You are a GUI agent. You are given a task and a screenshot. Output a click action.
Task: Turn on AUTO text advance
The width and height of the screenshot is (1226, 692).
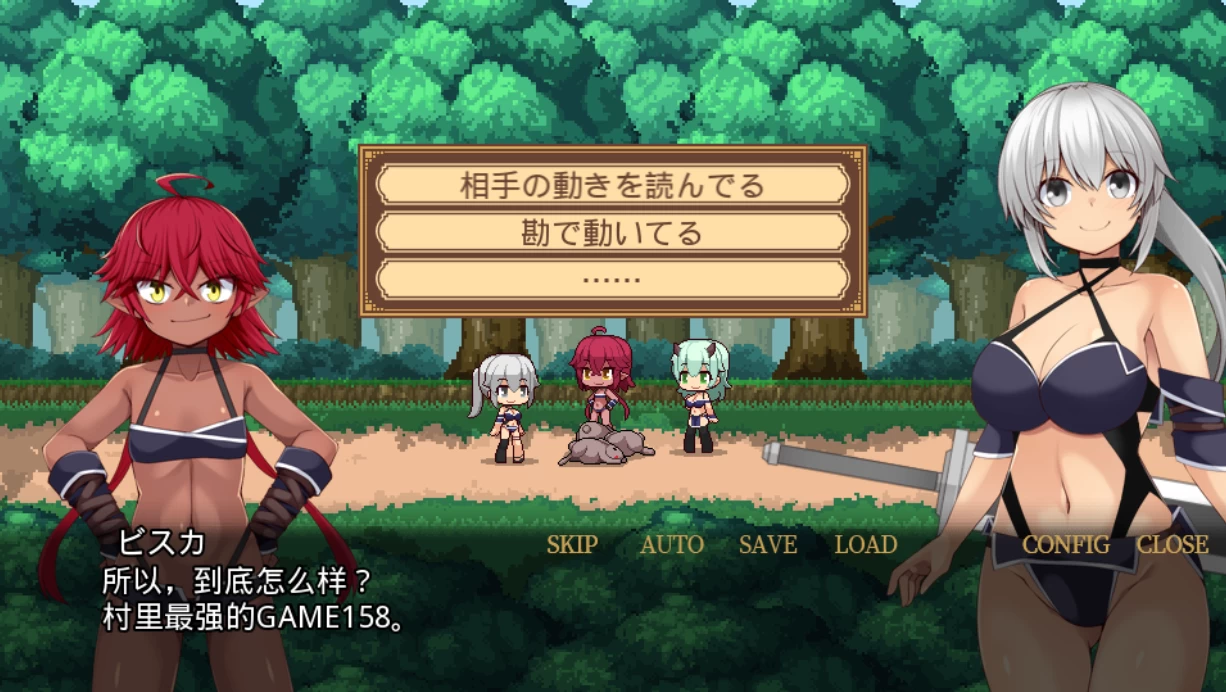pyautogui.click(x=672, y=545)
